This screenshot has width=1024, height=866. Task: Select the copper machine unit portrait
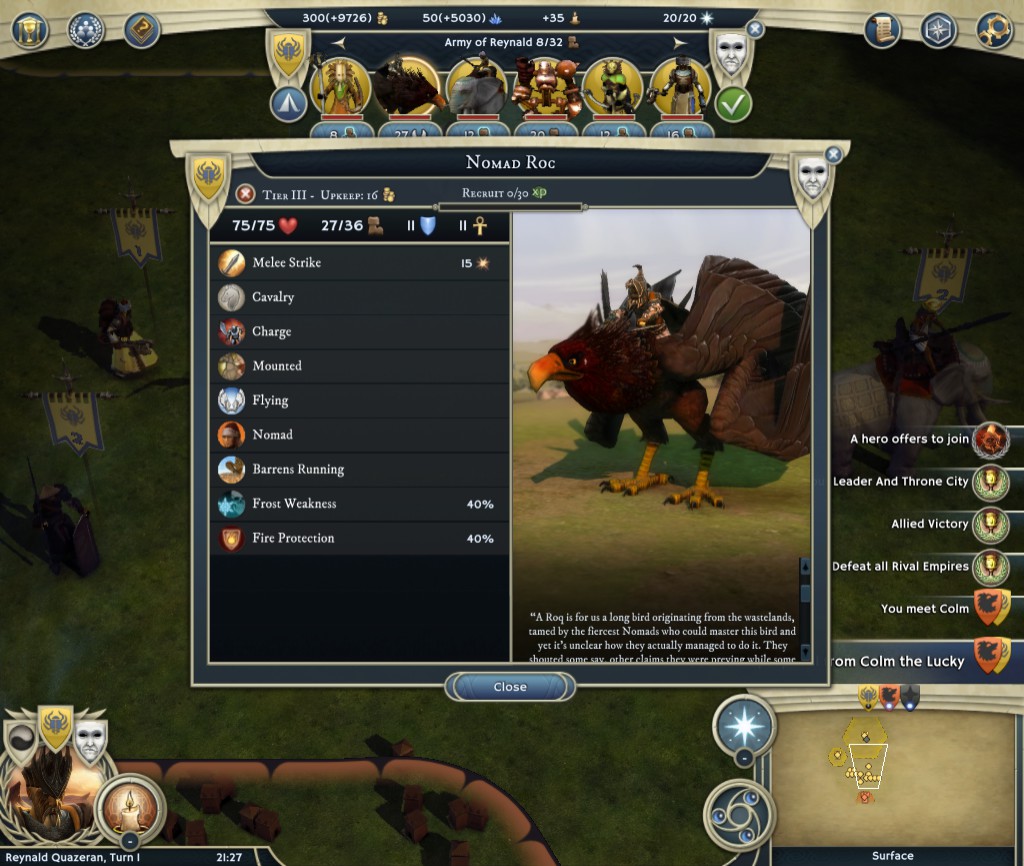[x=545, y=88]
